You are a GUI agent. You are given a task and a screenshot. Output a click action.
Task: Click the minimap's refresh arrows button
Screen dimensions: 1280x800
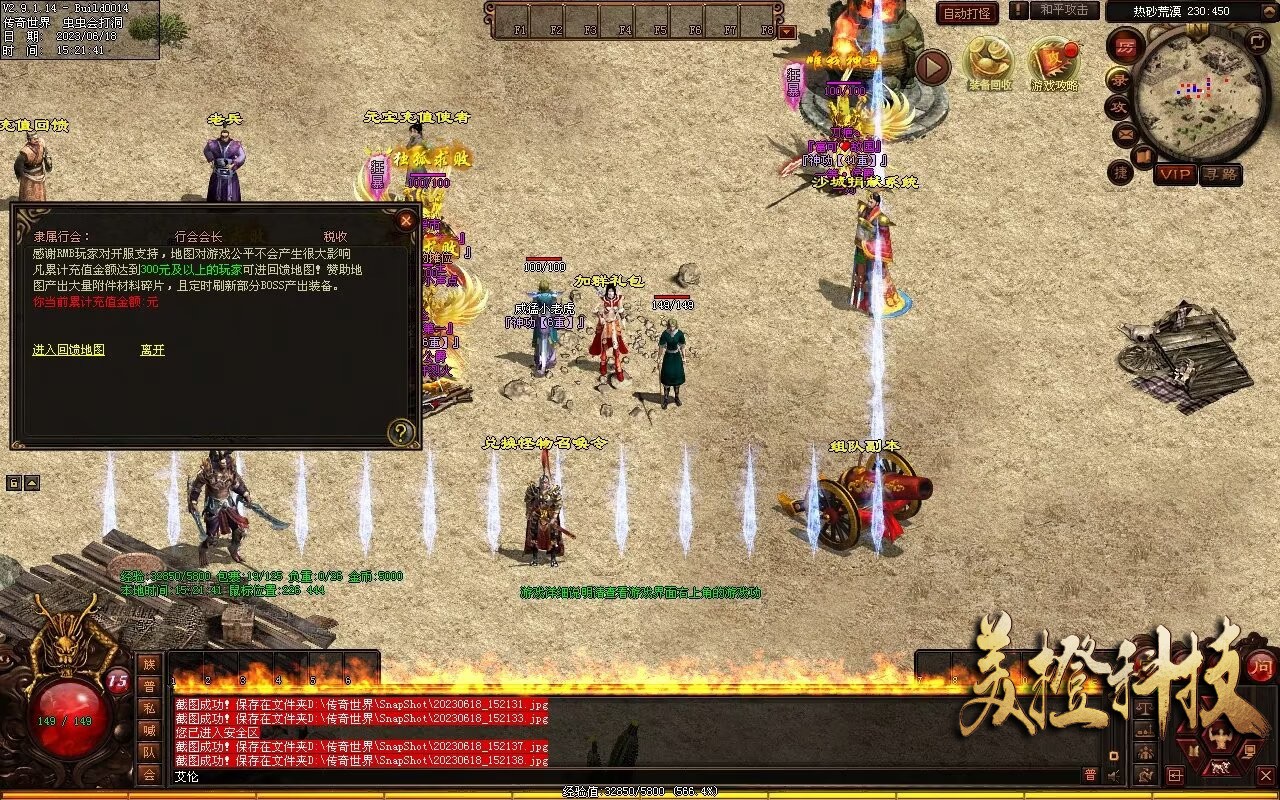coord(1258,41)
